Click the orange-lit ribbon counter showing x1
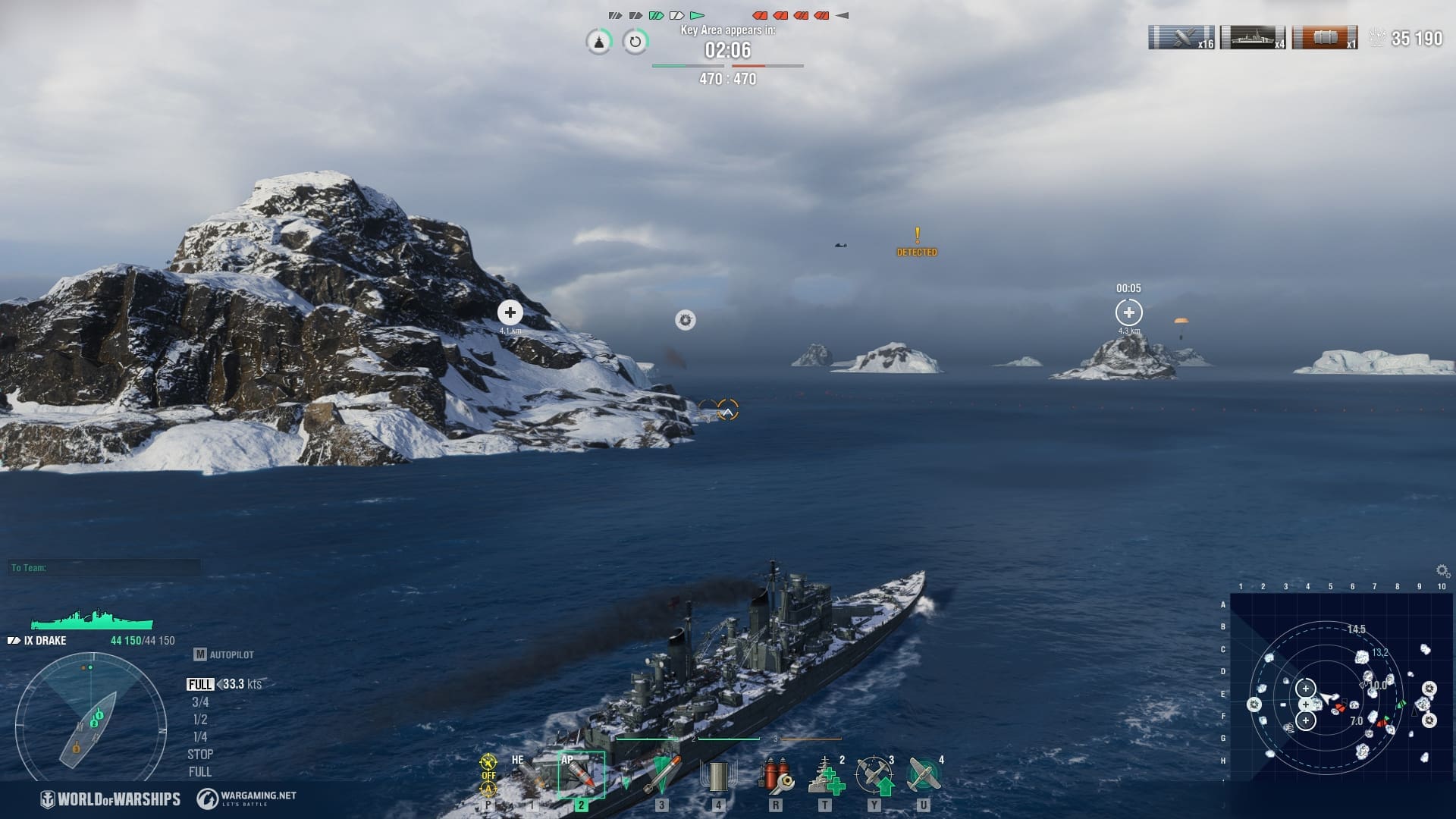 pyautogui.click(x=1325, y=38)
